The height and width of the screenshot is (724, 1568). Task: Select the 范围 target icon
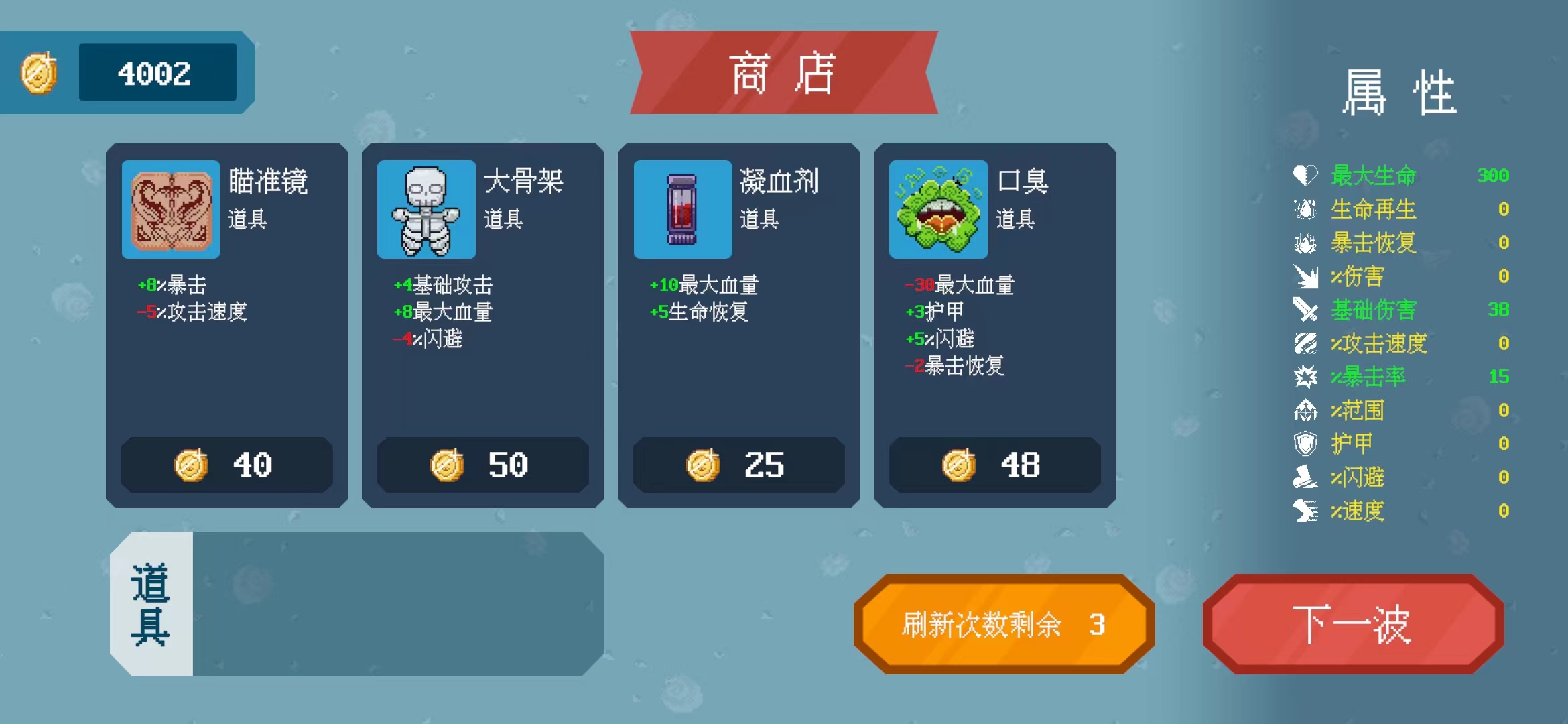point(1304,410)
